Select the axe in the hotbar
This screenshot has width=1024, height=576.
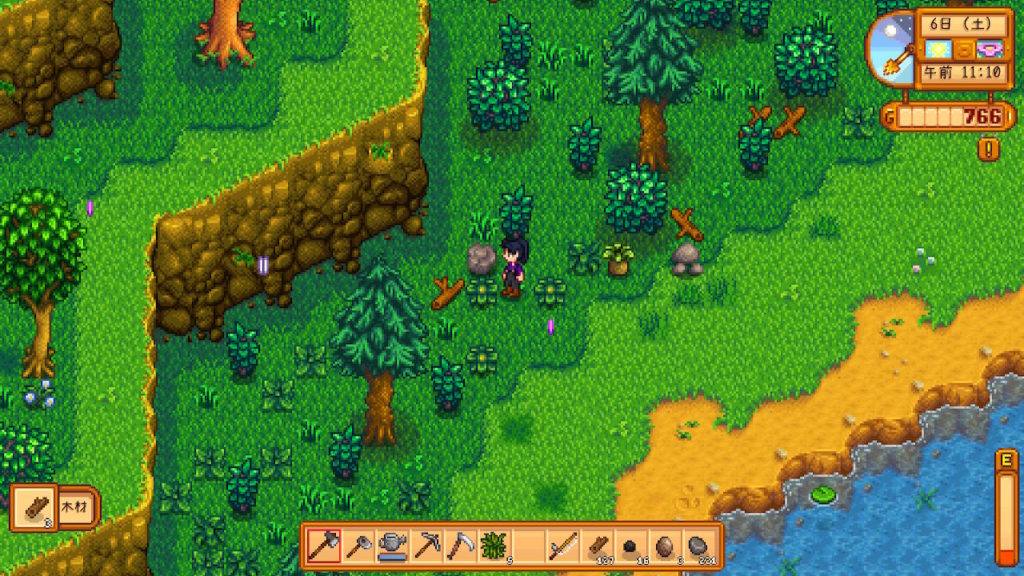pos(324,546)
